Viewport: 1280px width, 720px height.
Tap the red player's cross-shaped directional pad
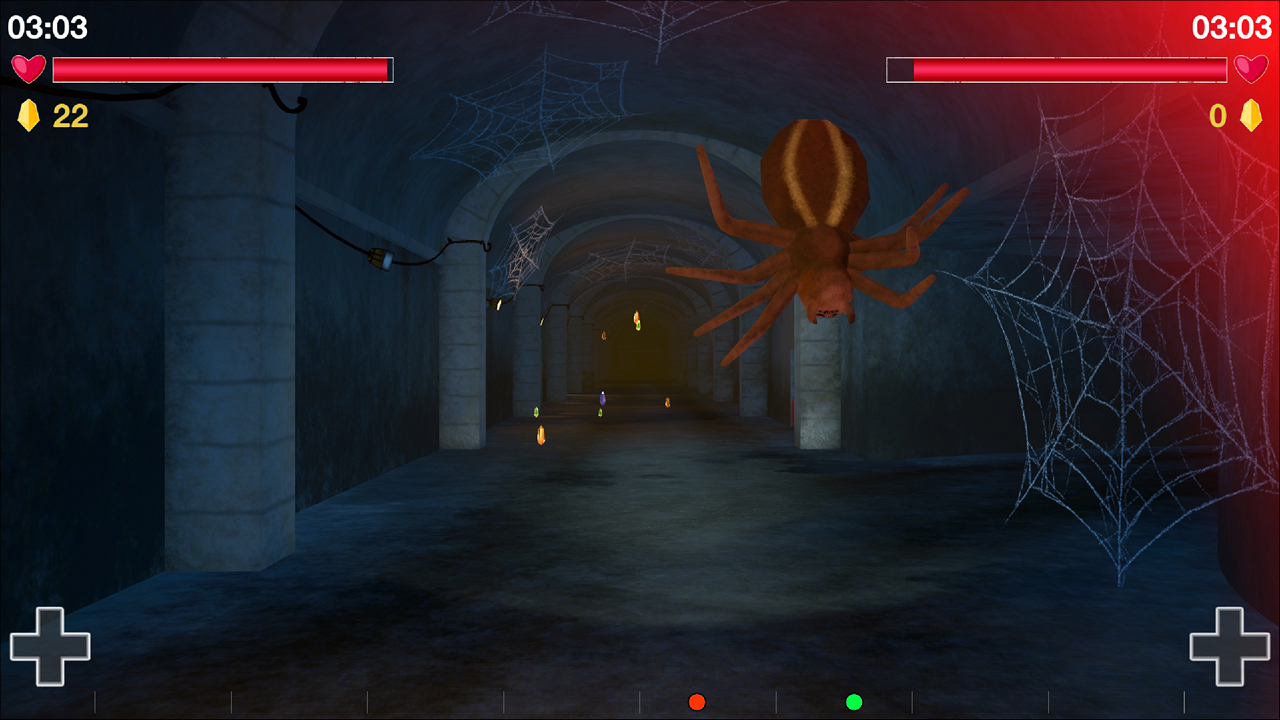(x=1229, y=646)
